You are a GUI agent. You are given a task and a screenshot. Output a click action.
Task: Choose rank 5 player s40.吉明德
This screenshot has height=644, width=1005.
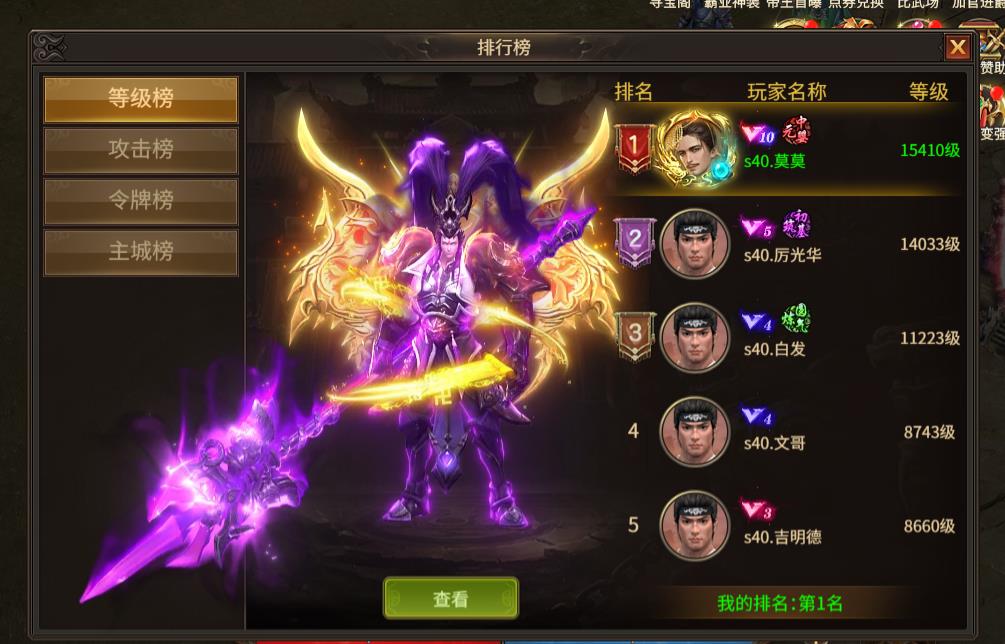click(788, 525)
